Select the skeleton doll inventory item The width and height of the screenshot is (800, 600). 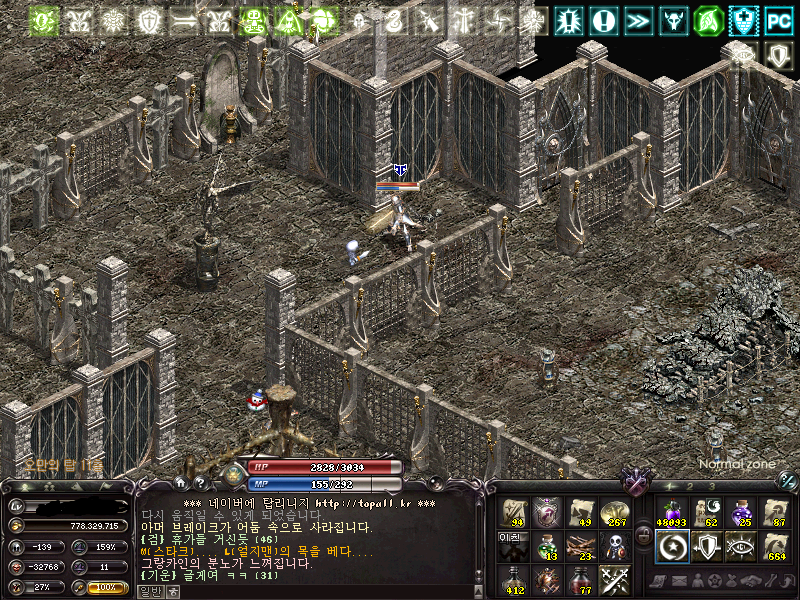[615, 545]
